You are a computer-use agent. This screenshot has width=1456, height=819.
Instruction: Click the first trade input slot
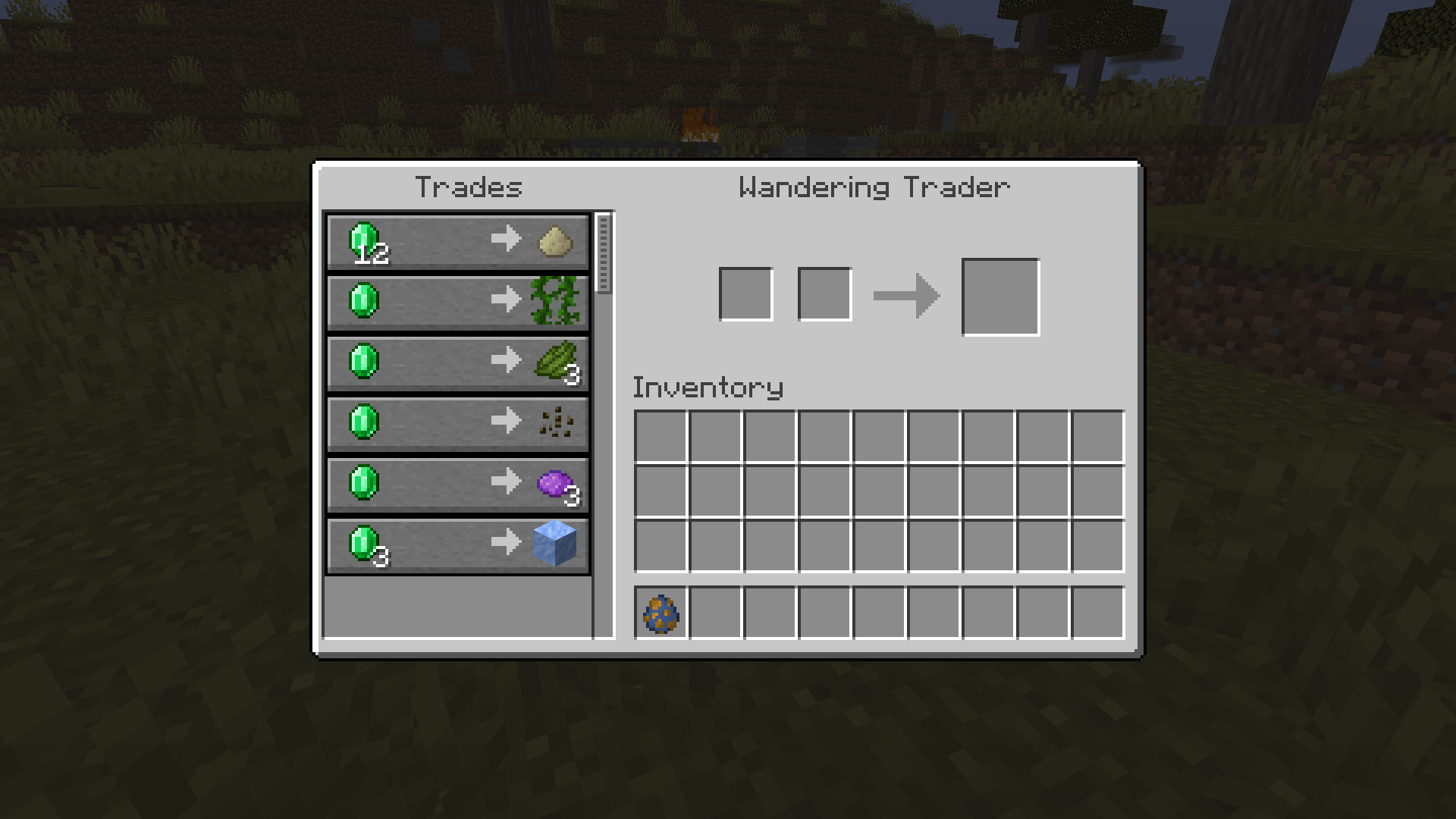pyautogui.click(x=747, y=294)
